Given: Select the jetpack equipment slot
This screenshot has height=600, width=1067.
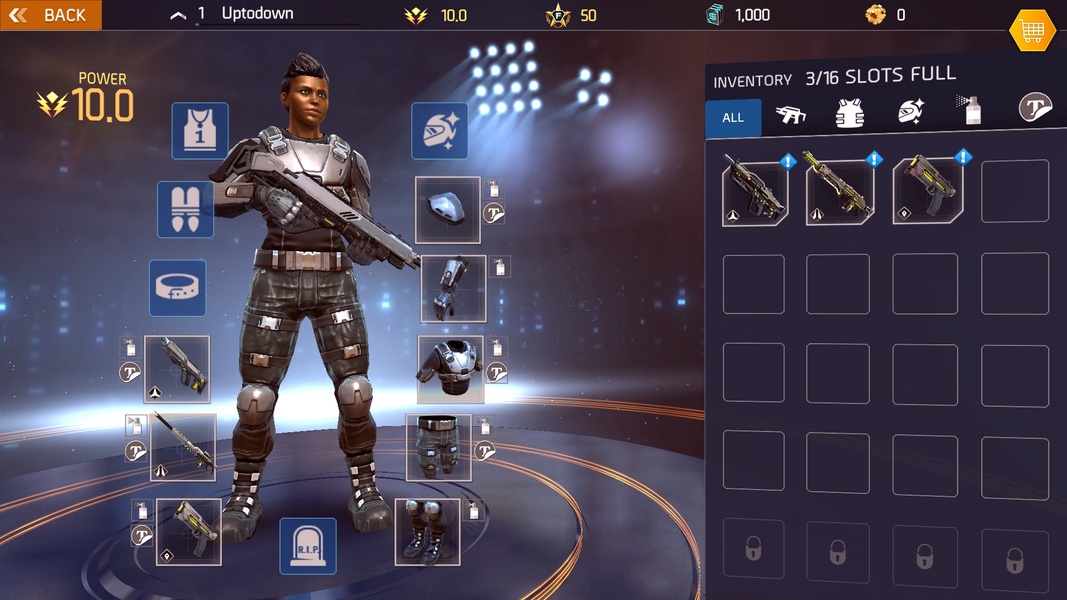Looking at the screenshot, I should tap(185, 209).
